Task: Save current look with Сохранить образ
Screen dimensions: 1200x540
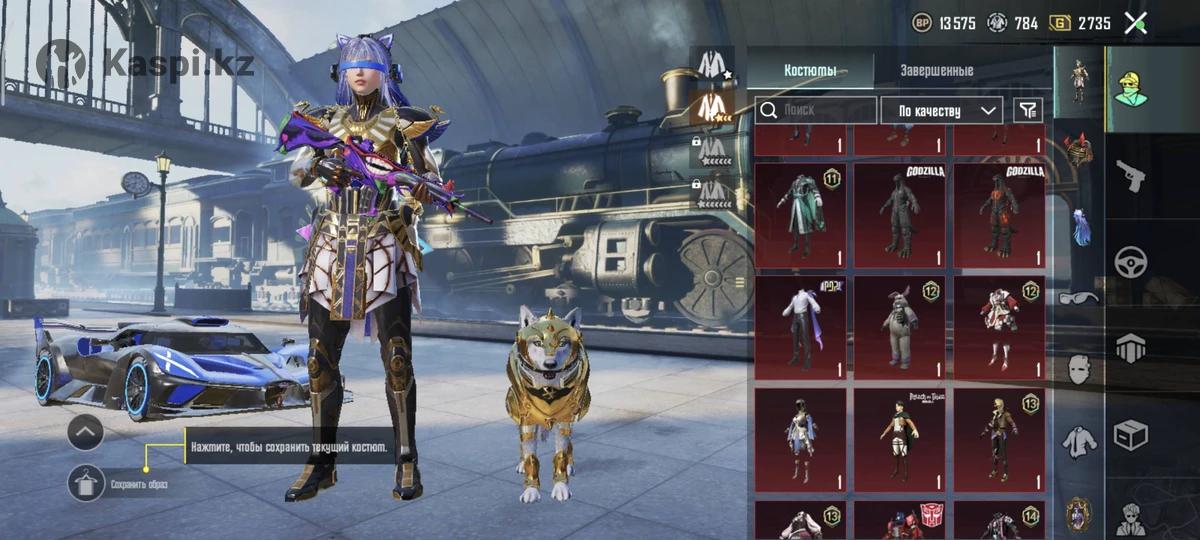Action: click(87, 484)
